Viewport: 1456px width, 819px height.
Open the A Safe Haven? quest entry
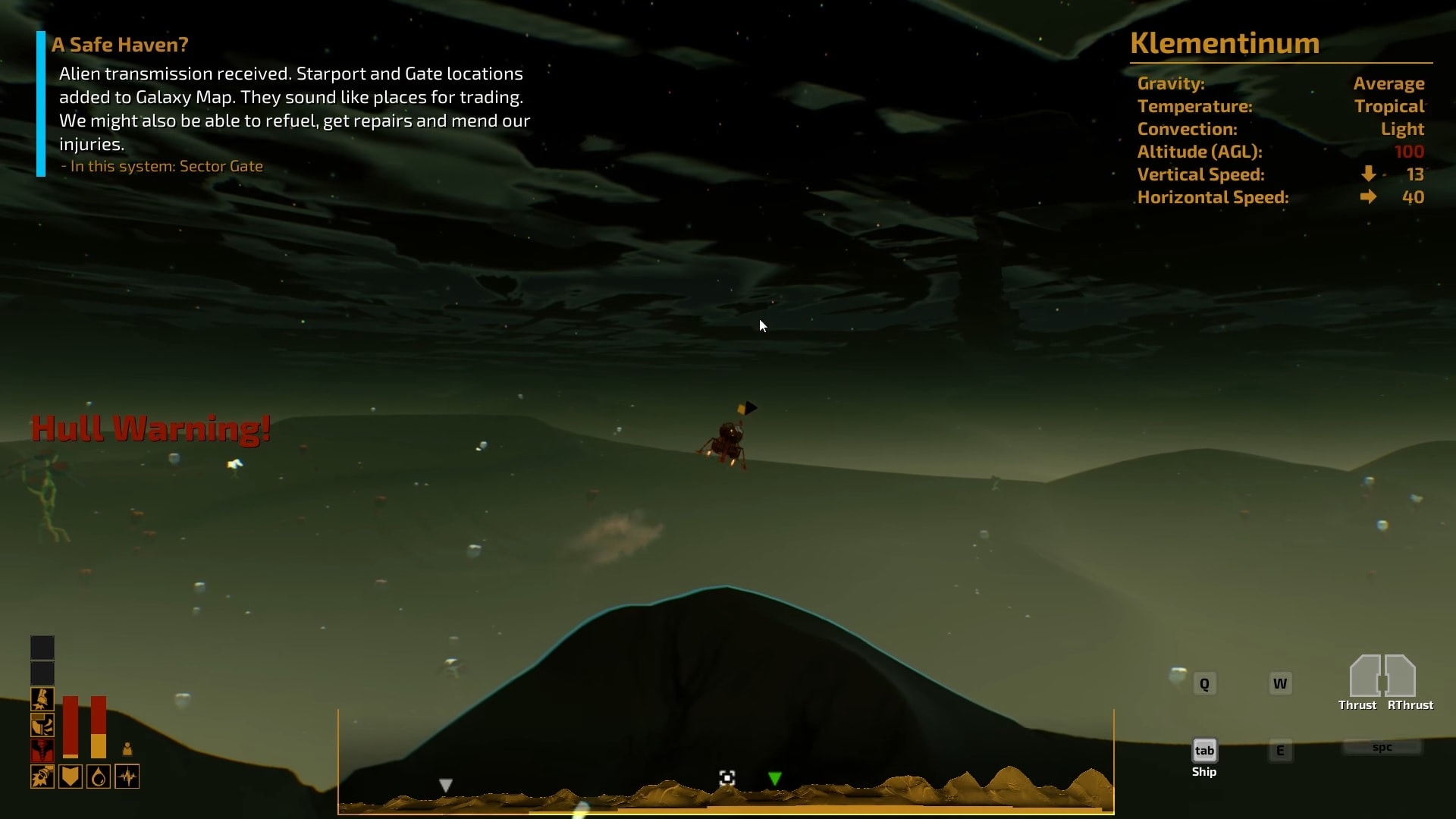[x=120, y=45]
